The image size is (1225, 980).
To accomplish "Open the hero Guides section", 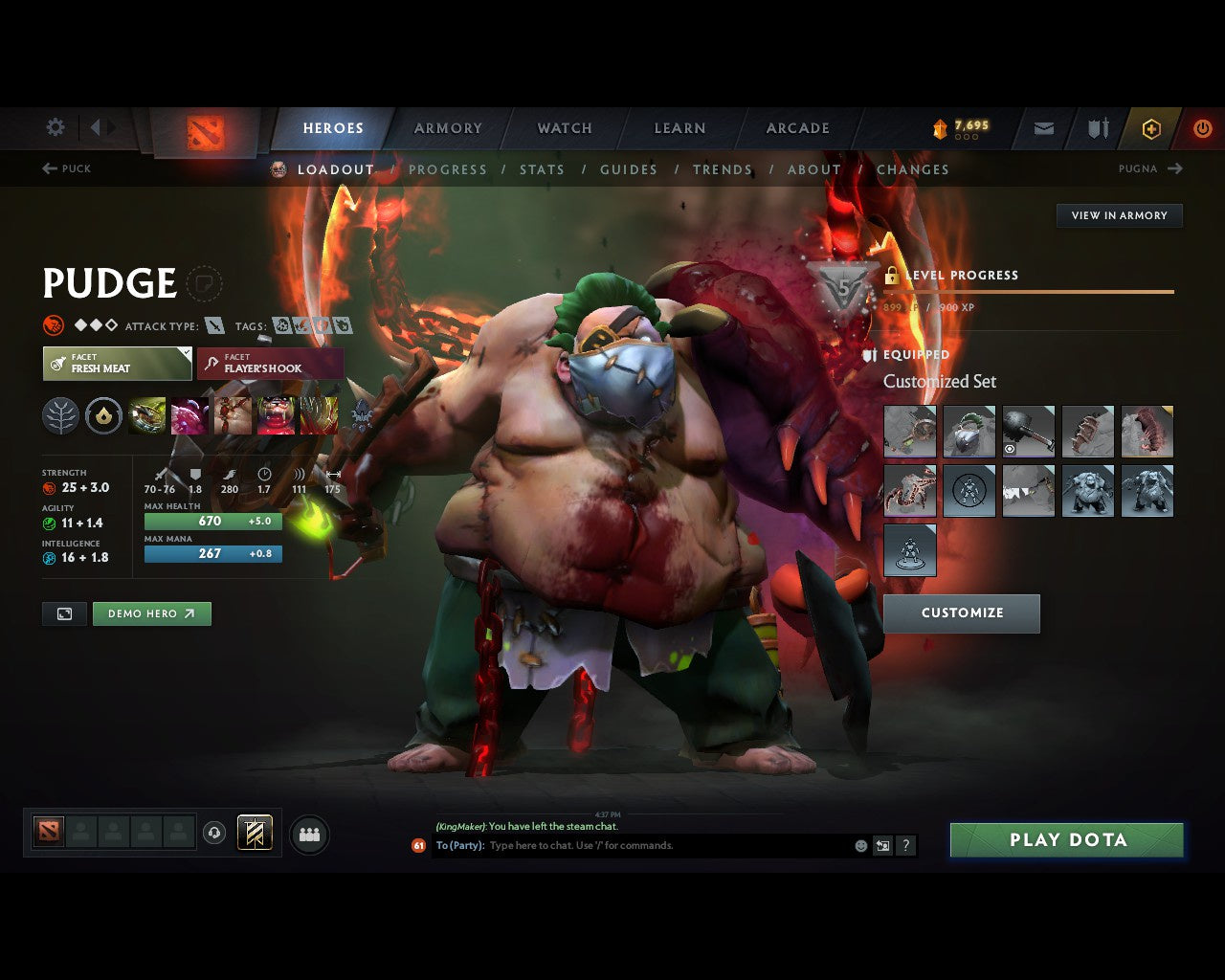I will [x=629, y=169].
